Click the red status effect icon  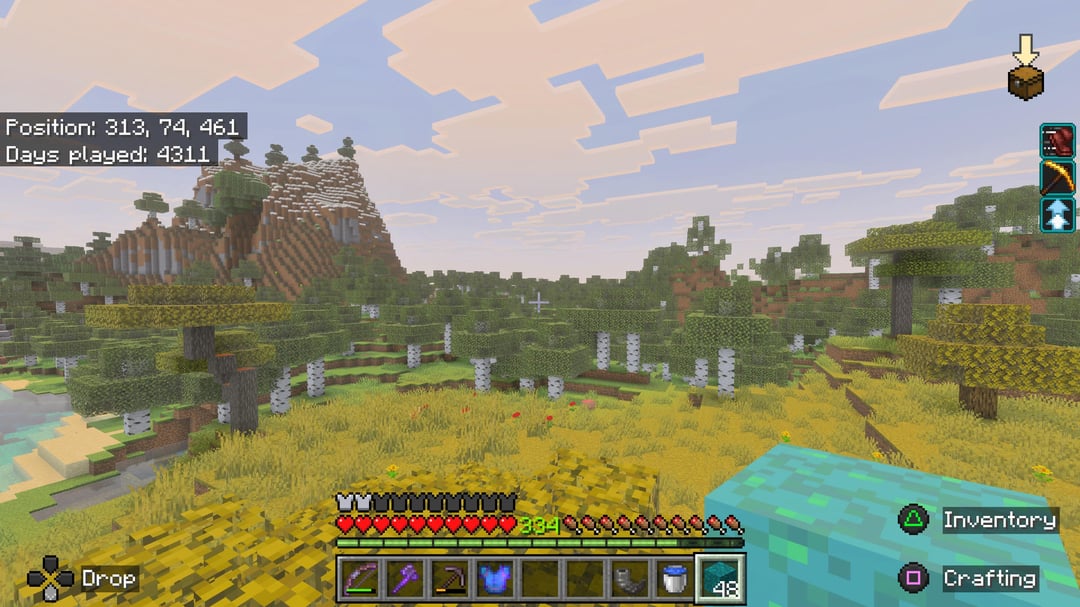click(x=1057, y=141)
